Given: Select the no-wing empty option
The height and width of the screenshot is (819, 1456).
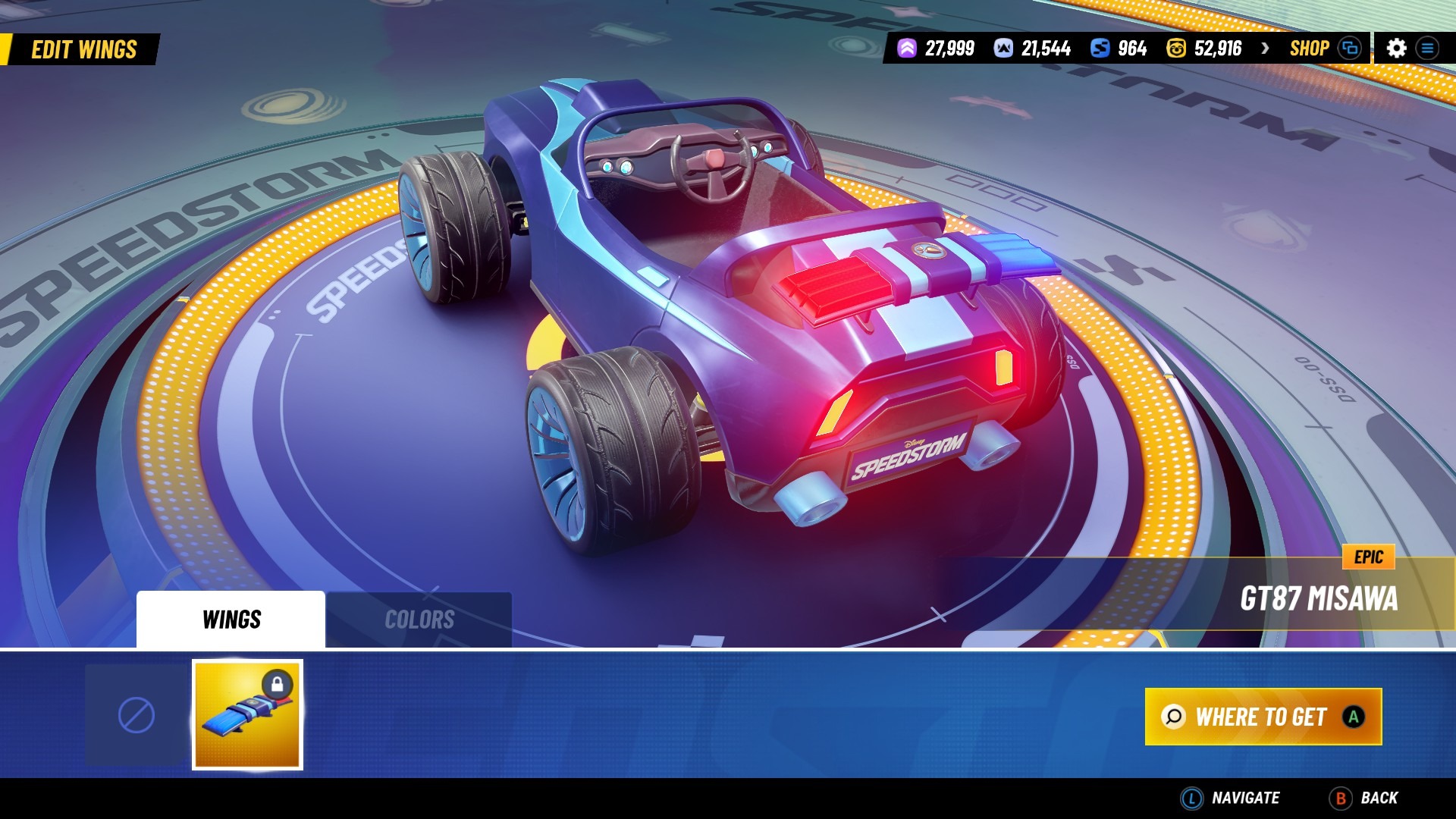Looking at the screenshot, I should [136, 715].
